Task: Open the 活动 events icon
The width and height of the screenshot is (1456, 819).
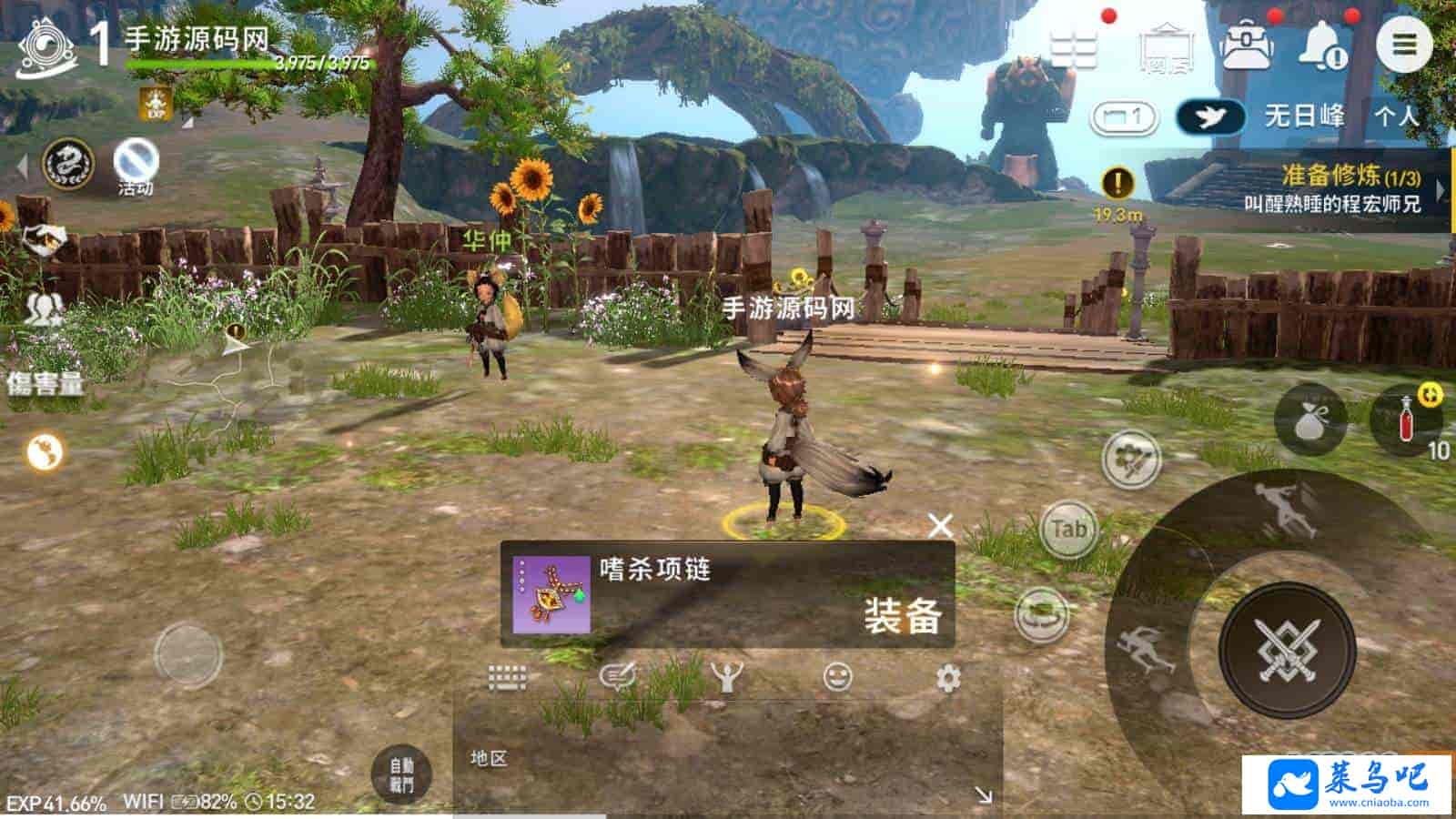Action: click(136, 166)
